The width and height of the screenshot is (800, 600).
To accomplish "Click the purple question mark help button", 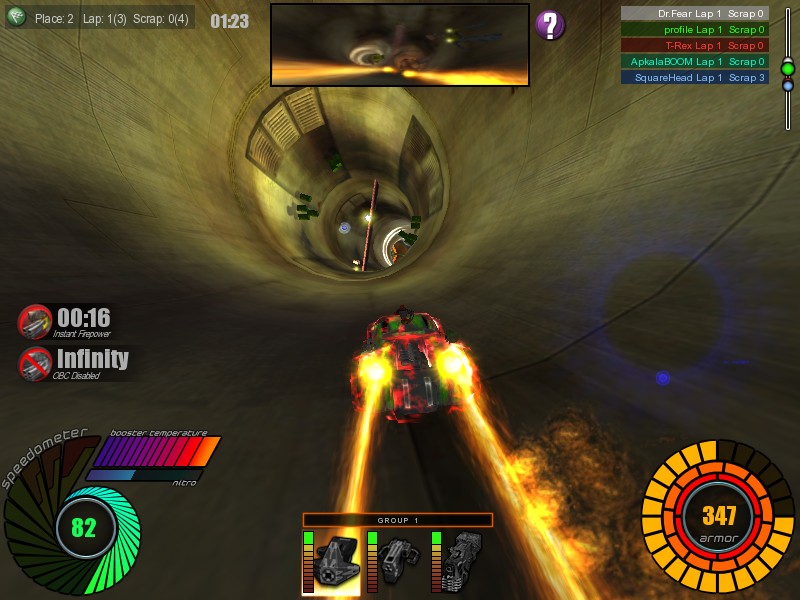I will [550, 25].
